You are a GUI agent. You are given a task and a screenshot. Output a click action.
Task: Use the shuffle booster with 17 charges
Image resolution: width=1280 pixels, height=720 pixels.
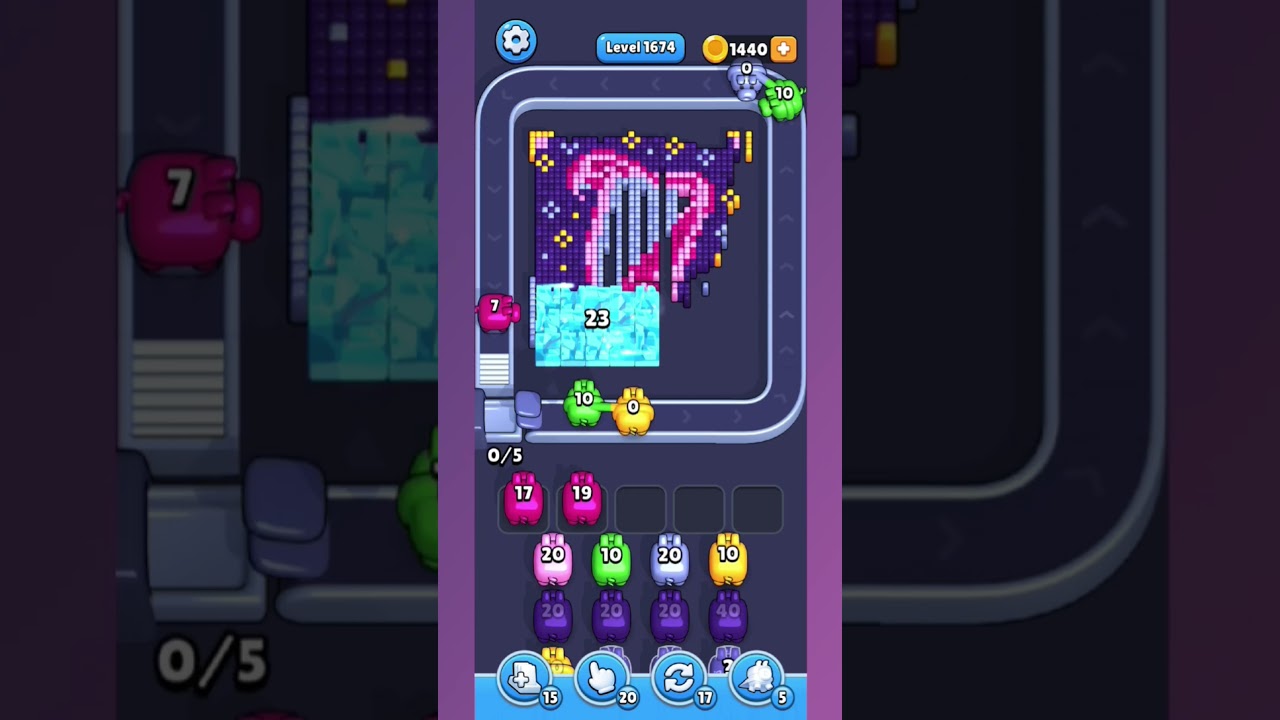(x=680, y=676)
